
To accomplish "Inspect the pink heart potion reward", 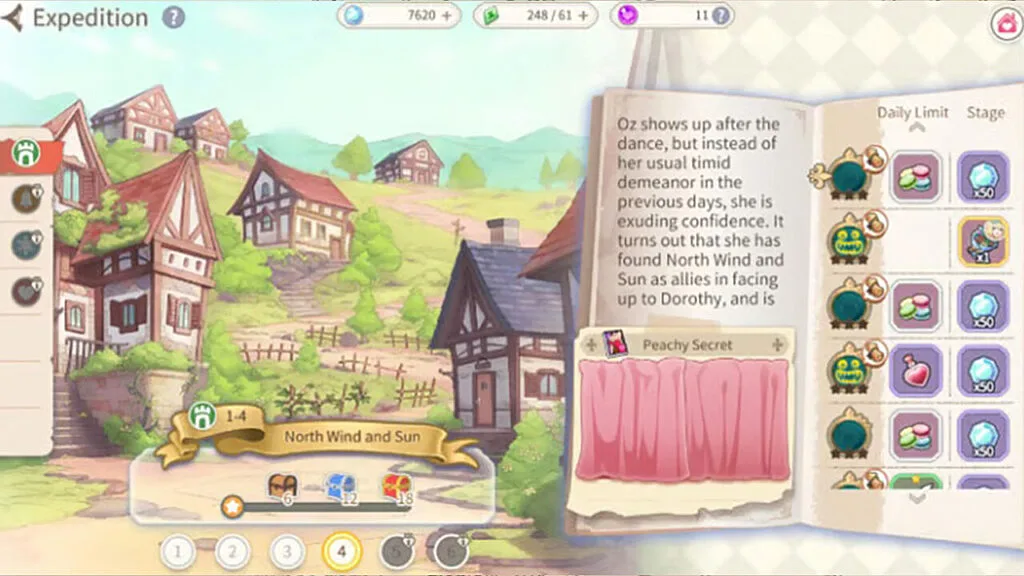I will (x=916, y=370).
